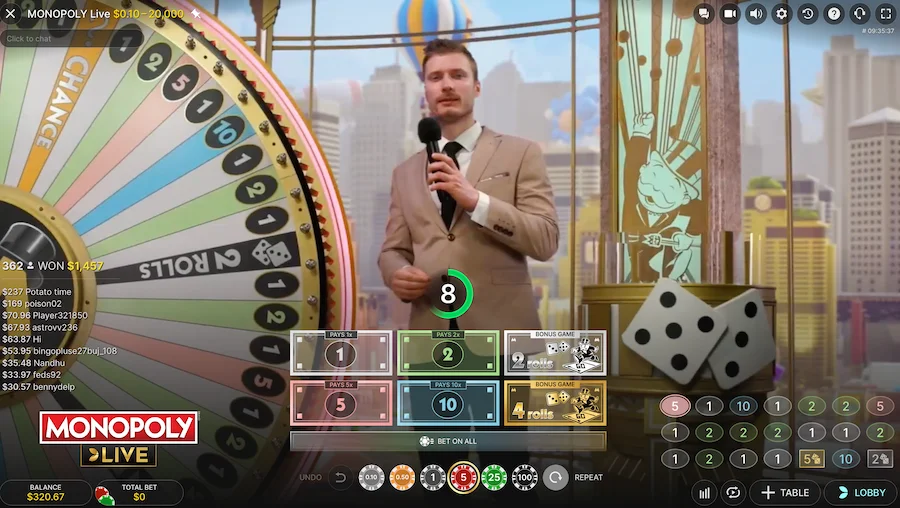Screen dimensions: 900x508
Task: Select the 0.10 chip
Action: click(x=371, y=478)
